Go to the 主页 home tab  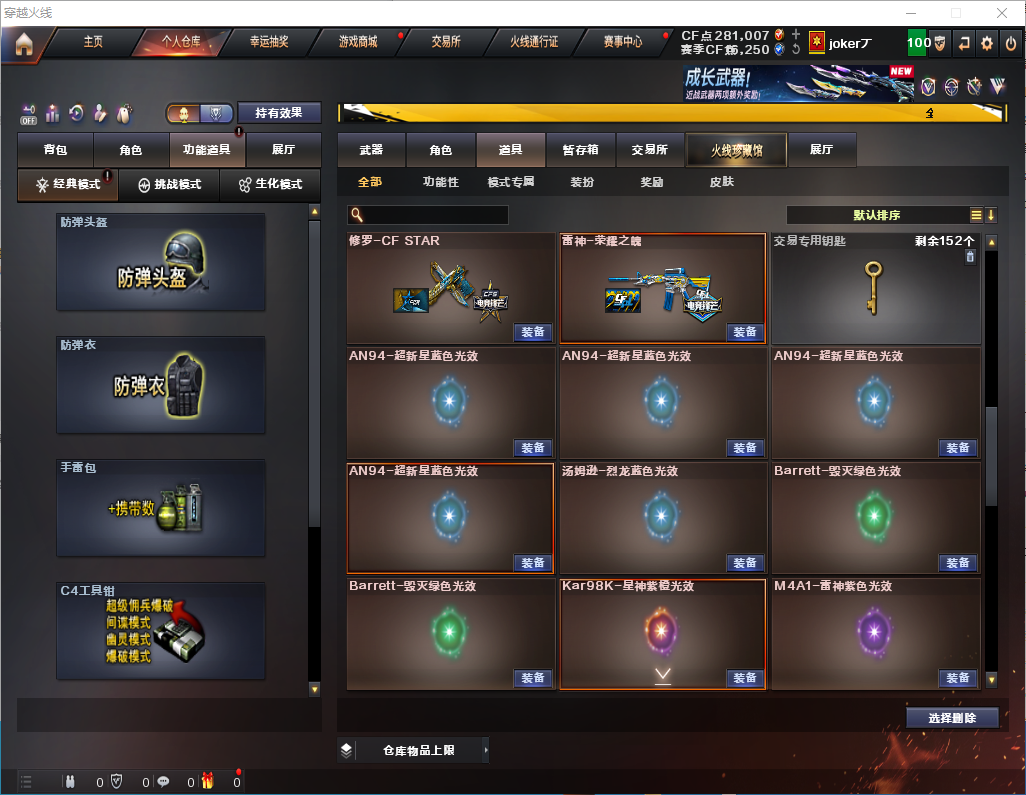tap(93, 42)
